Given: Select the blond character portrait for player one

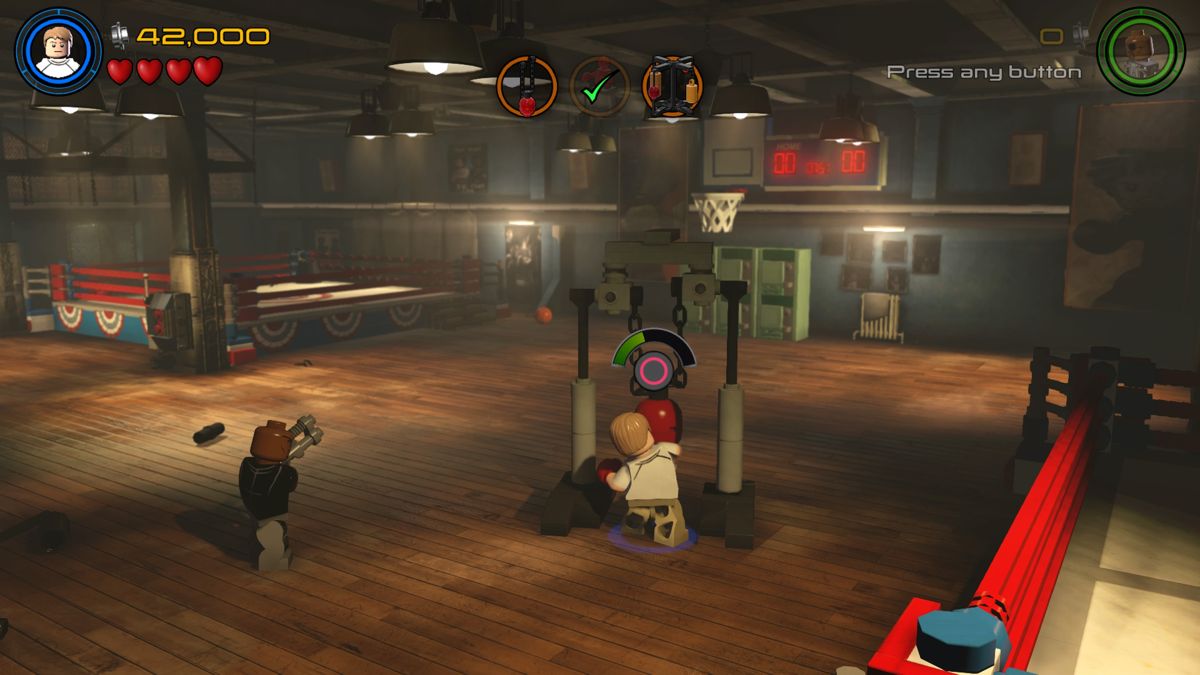Looking at the screenshot, I should point(58,51).
